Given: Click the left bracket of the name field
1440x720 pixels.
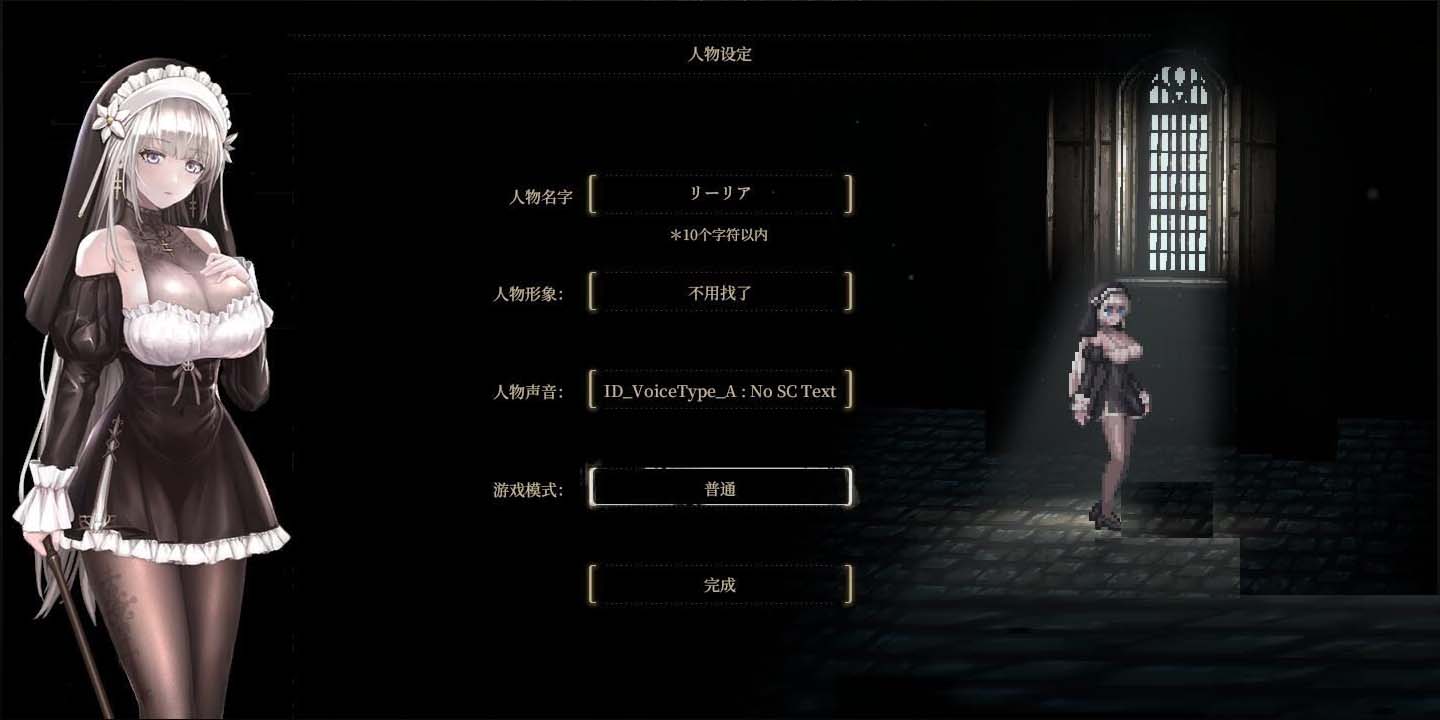Looking at the screenshot, I should point(593,193).
